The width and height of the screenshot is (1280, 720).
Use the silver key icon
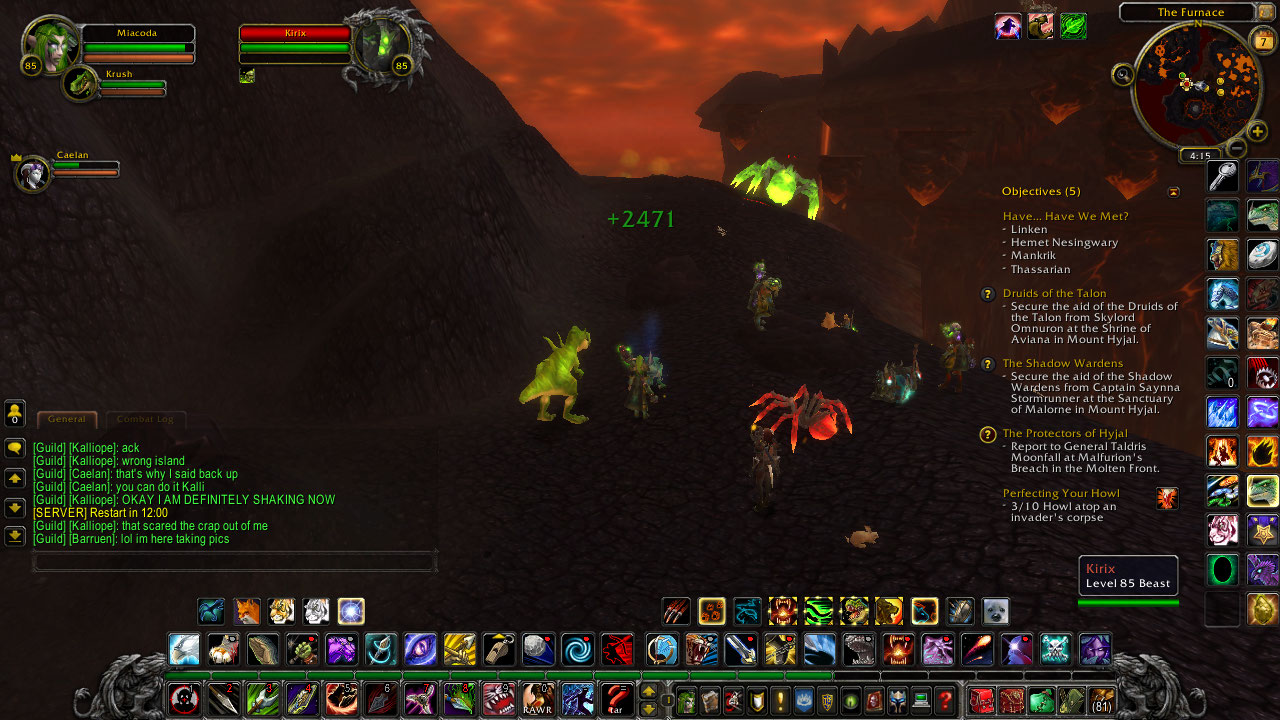pyautogui.click(x=1222, y=176)
